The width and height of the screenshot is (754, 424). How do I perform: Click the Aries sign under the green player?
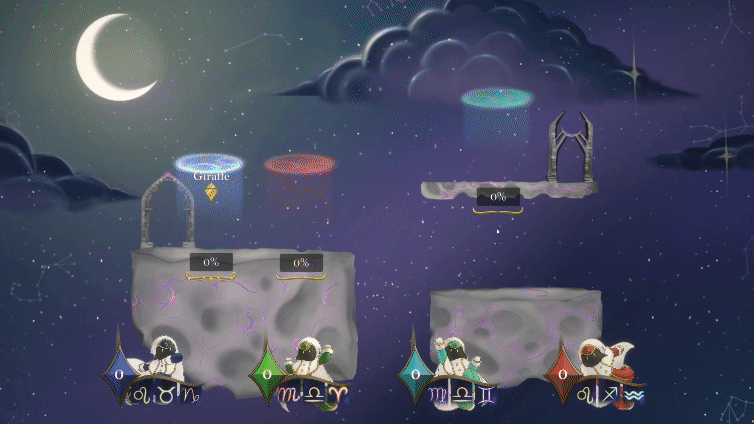pos(340,395)
